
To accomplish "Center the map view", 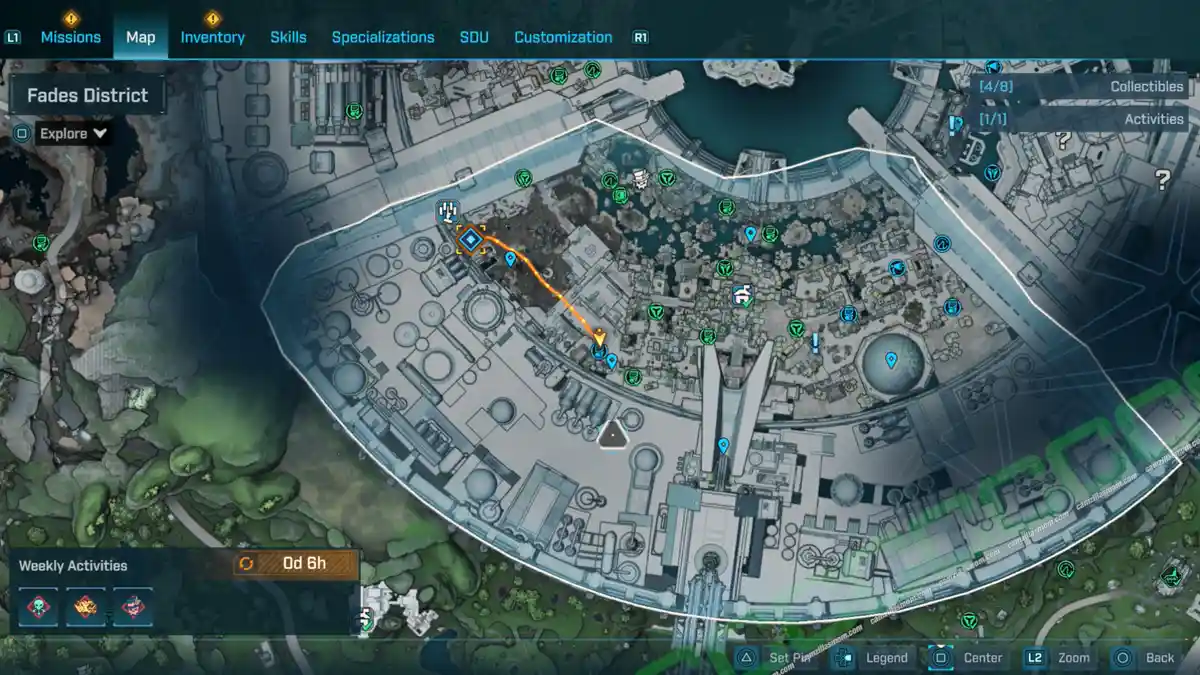I will pyautogui.click(x=968, y=657).
